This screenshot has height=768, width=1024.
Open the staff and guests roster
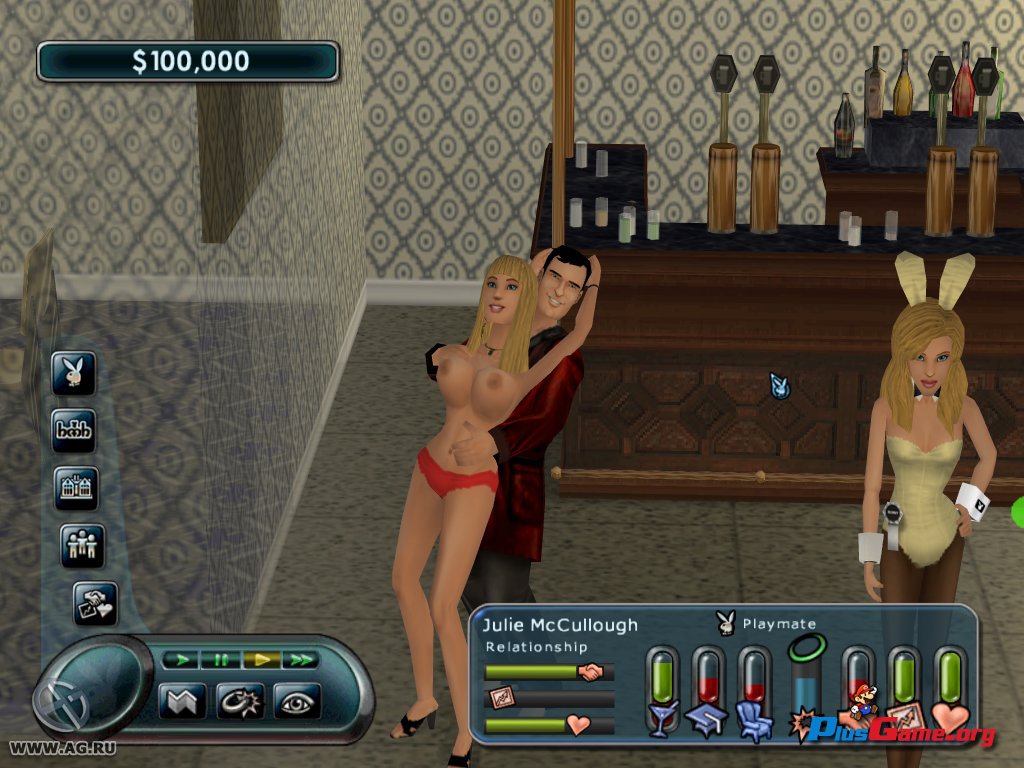(82, 546)
